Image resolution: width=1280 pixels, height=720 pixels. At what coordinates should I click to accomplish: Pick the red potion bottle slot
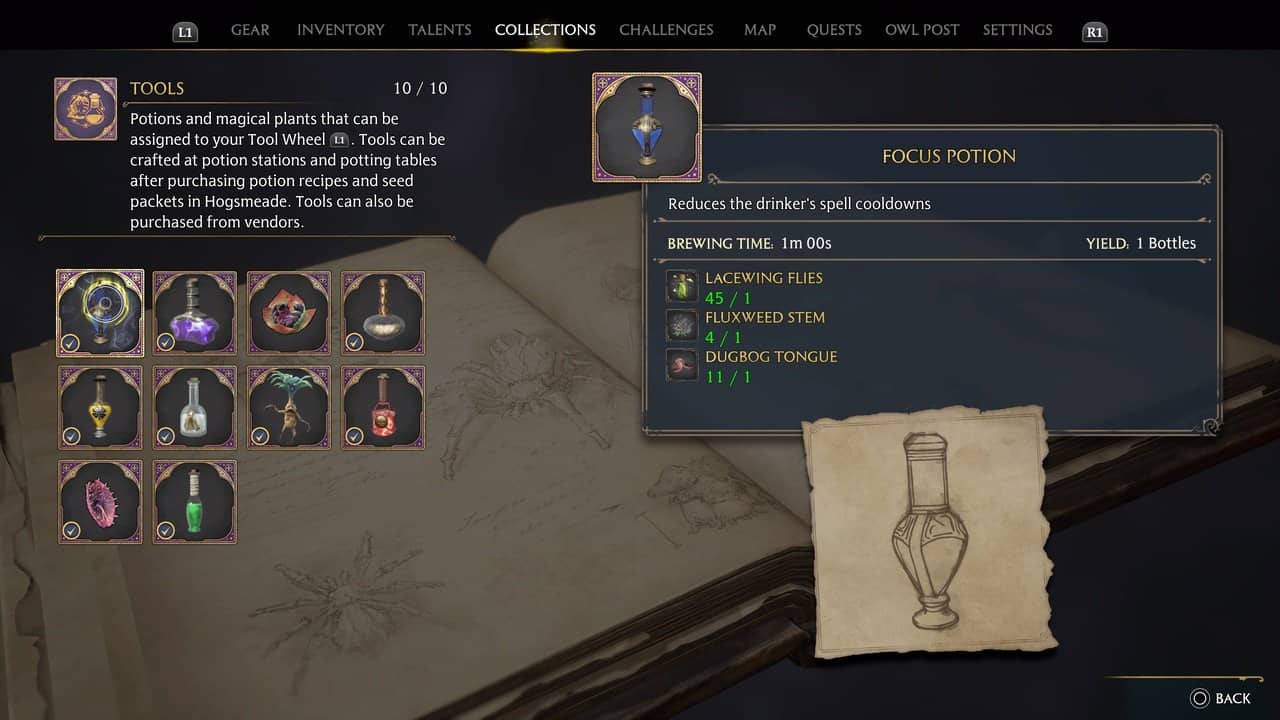pyautogui.click(x=383, y=407)
